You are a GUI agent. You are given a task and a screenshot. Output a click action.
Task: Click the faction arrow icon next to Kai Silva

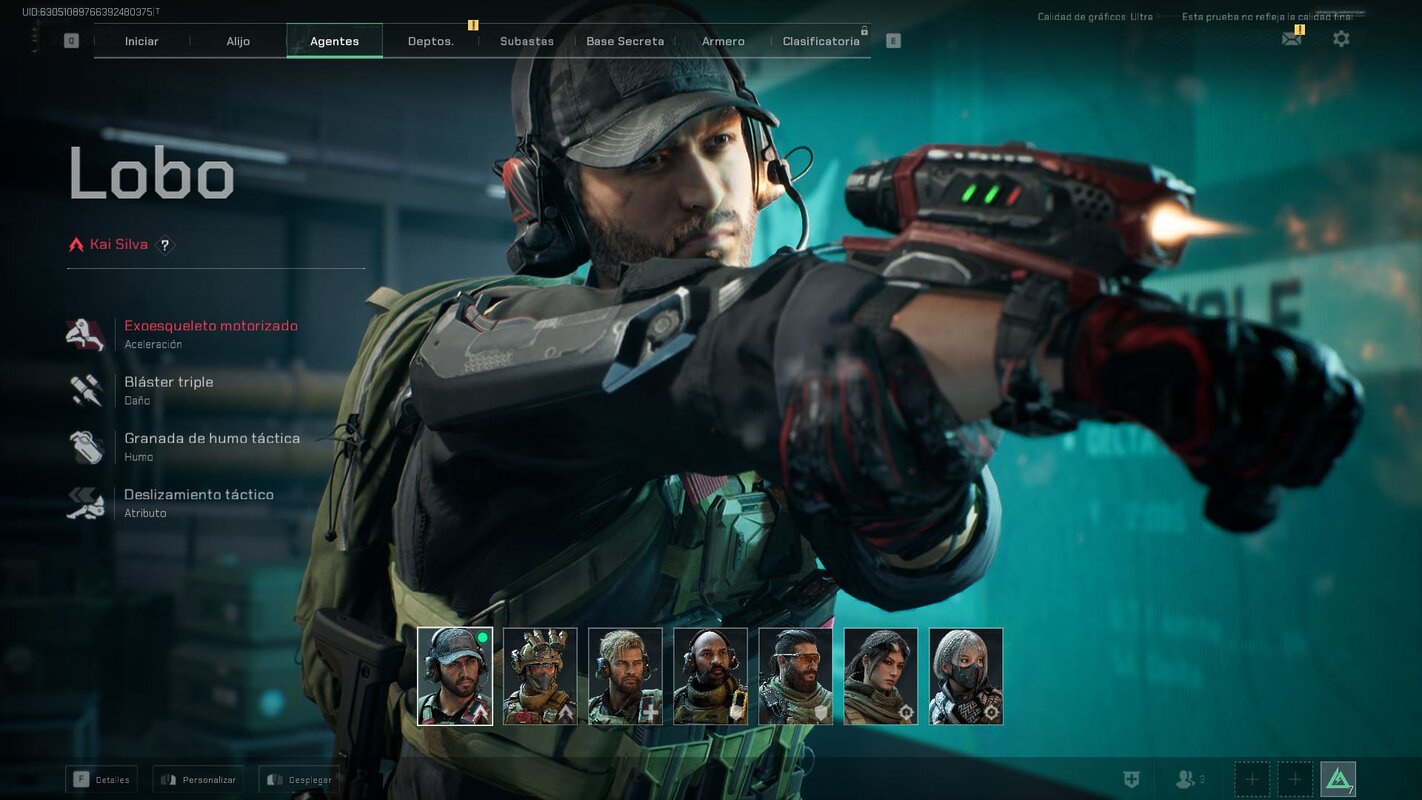point(76,242)
